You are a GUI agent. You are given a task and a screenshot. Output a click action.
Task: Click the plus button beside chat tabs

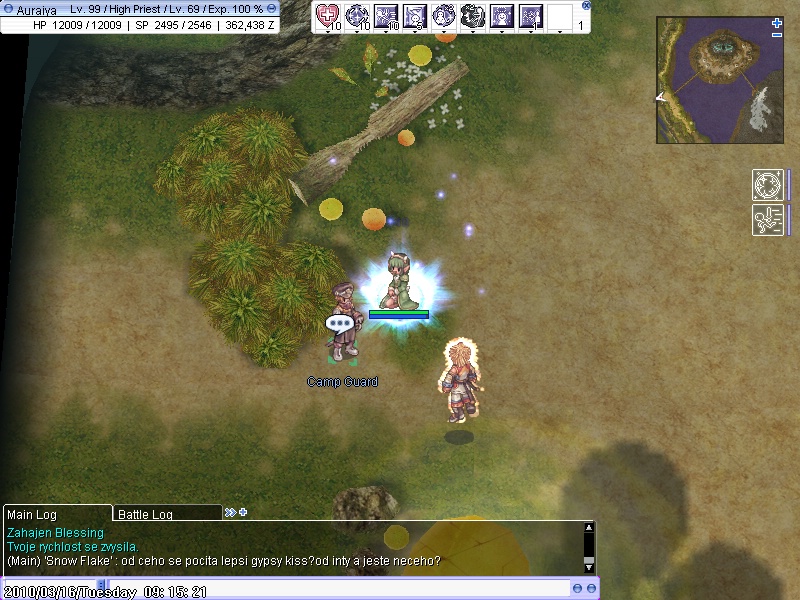pos(242,512)
